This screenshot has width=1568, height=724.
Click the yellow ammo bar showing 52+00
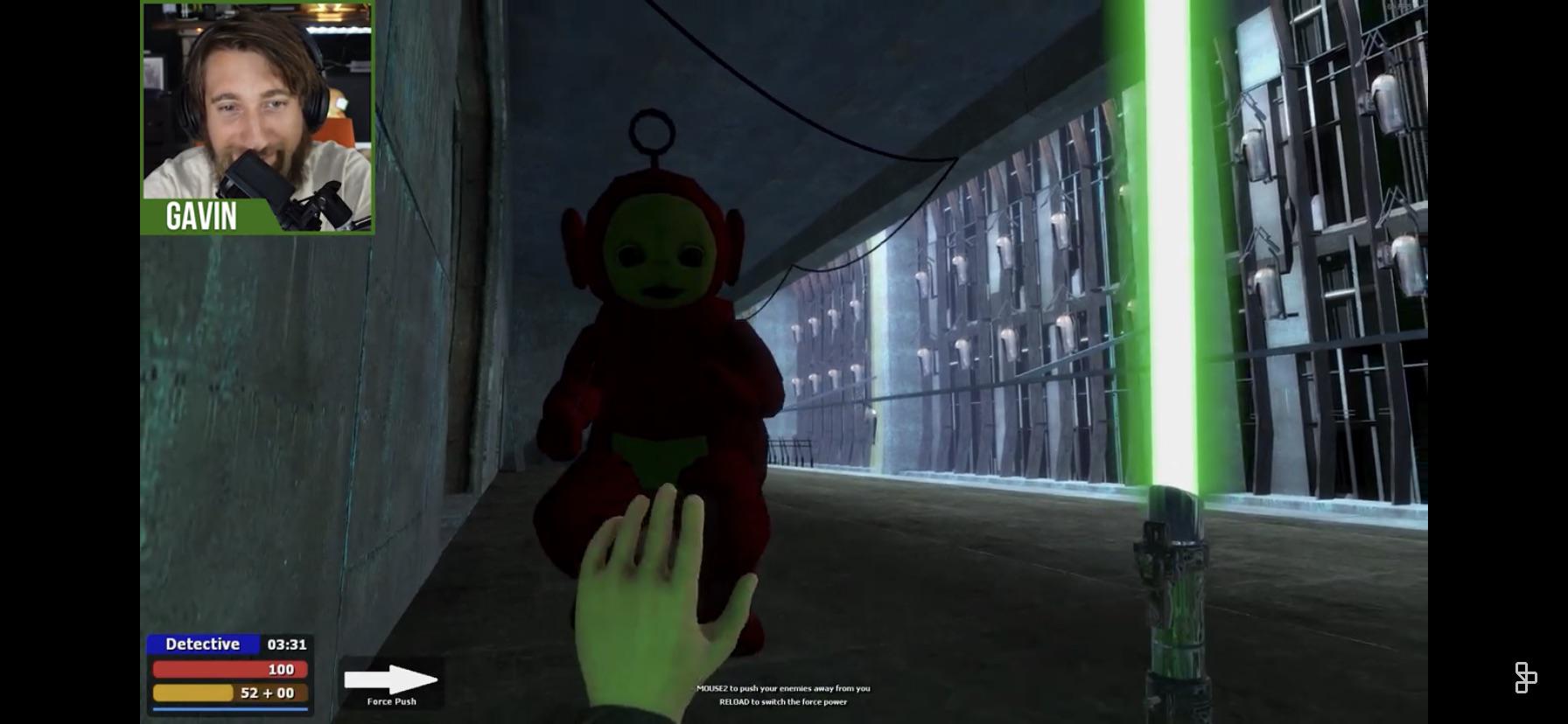coord(227,693)
